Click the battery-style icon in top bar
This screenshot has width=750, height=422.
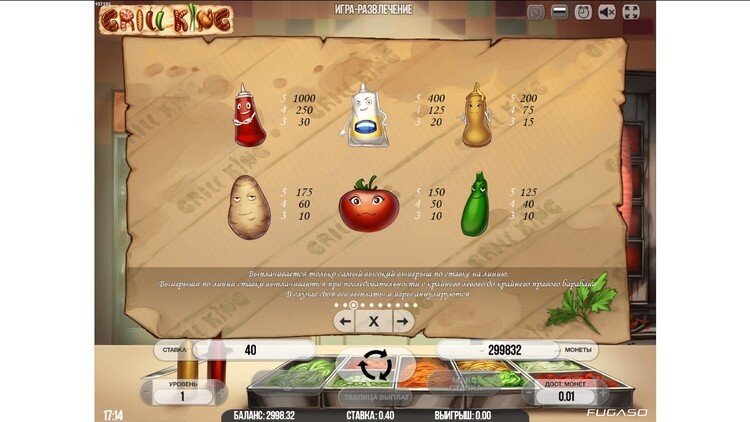pyautogui.click(x=561, y=12)
